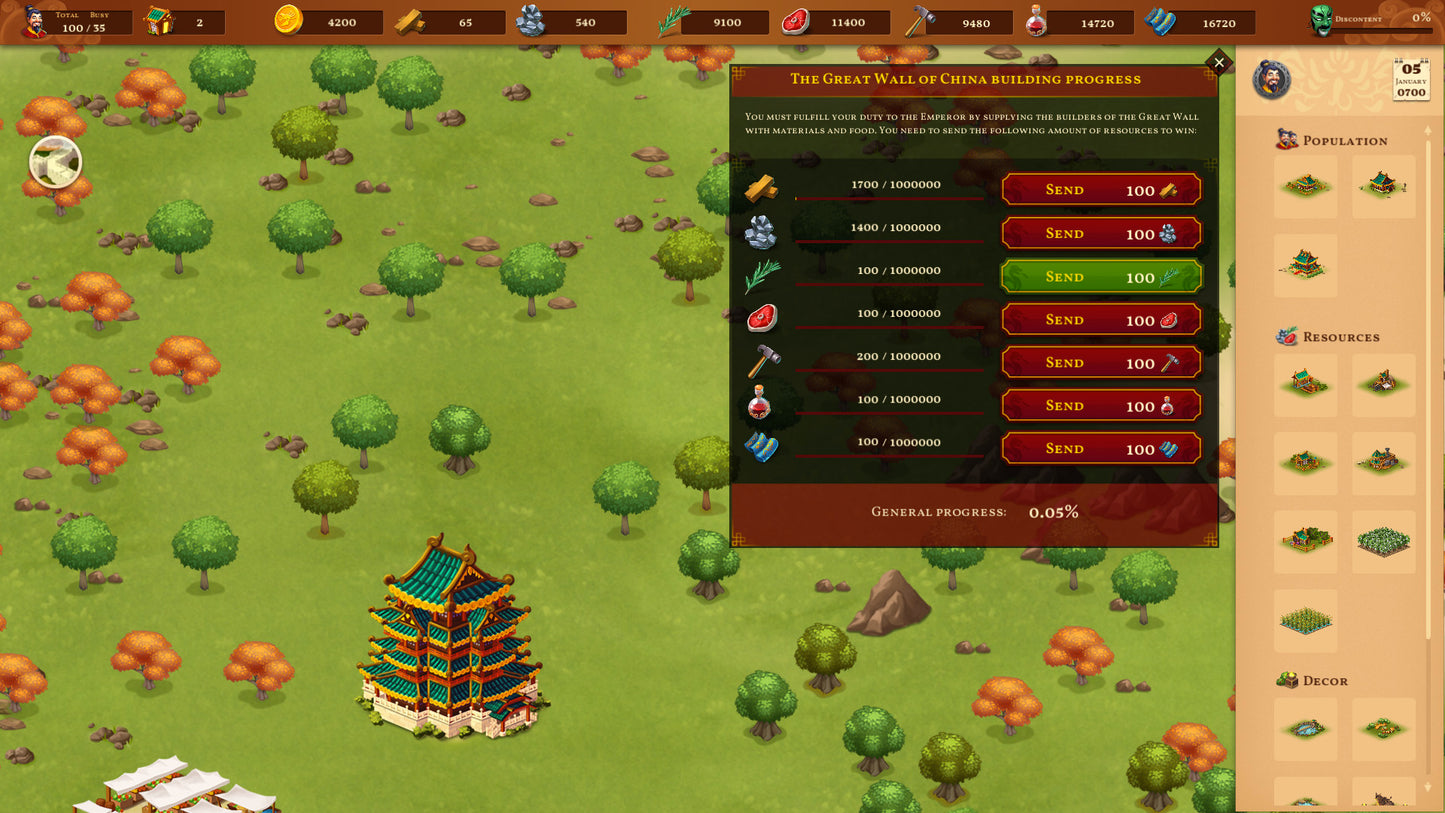
Task: Open the minimap via the circular compass icon
Action: point(55,161)
